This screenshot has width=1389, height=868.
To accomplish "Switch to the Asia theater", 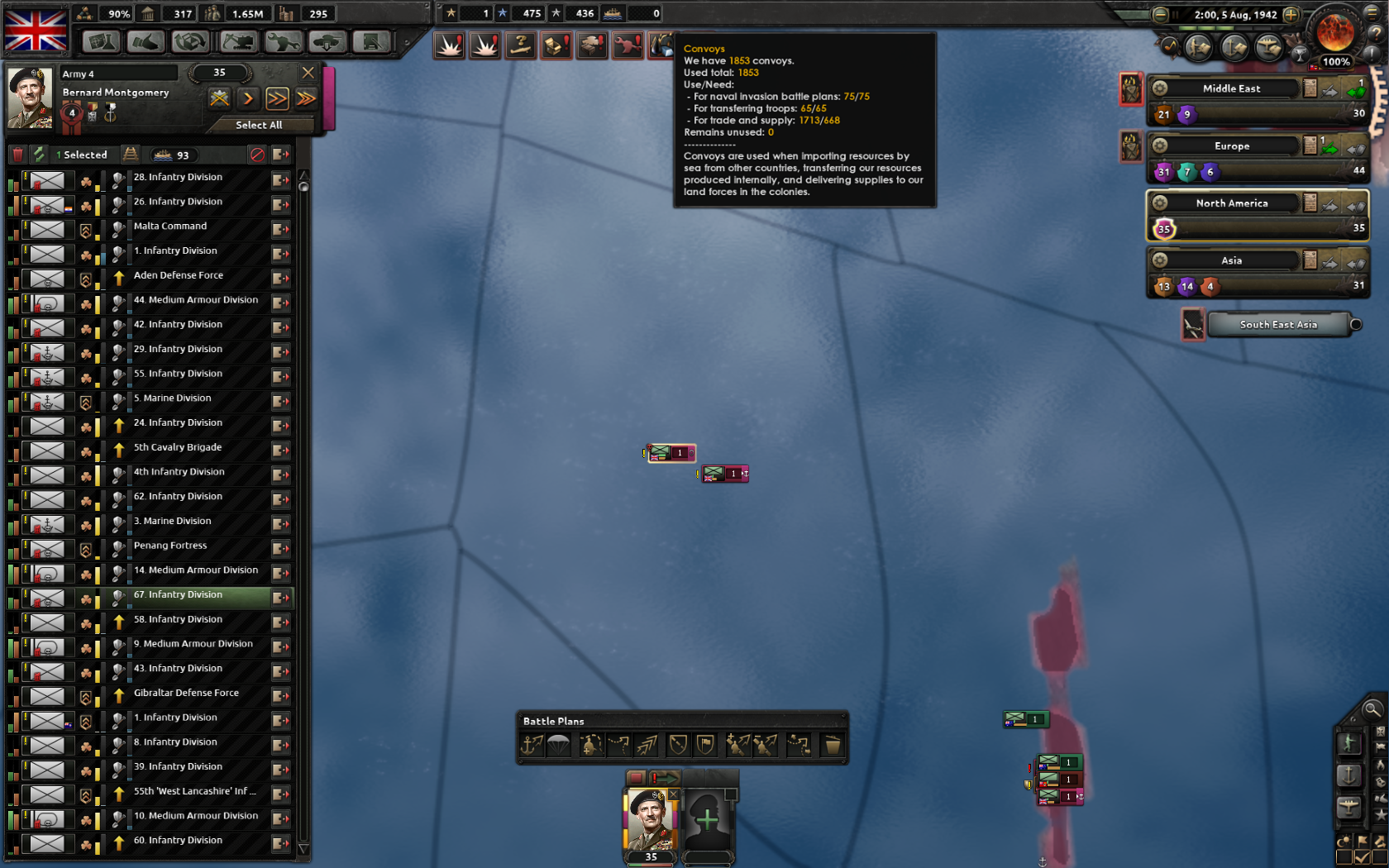I will (x=1231, y=260).
